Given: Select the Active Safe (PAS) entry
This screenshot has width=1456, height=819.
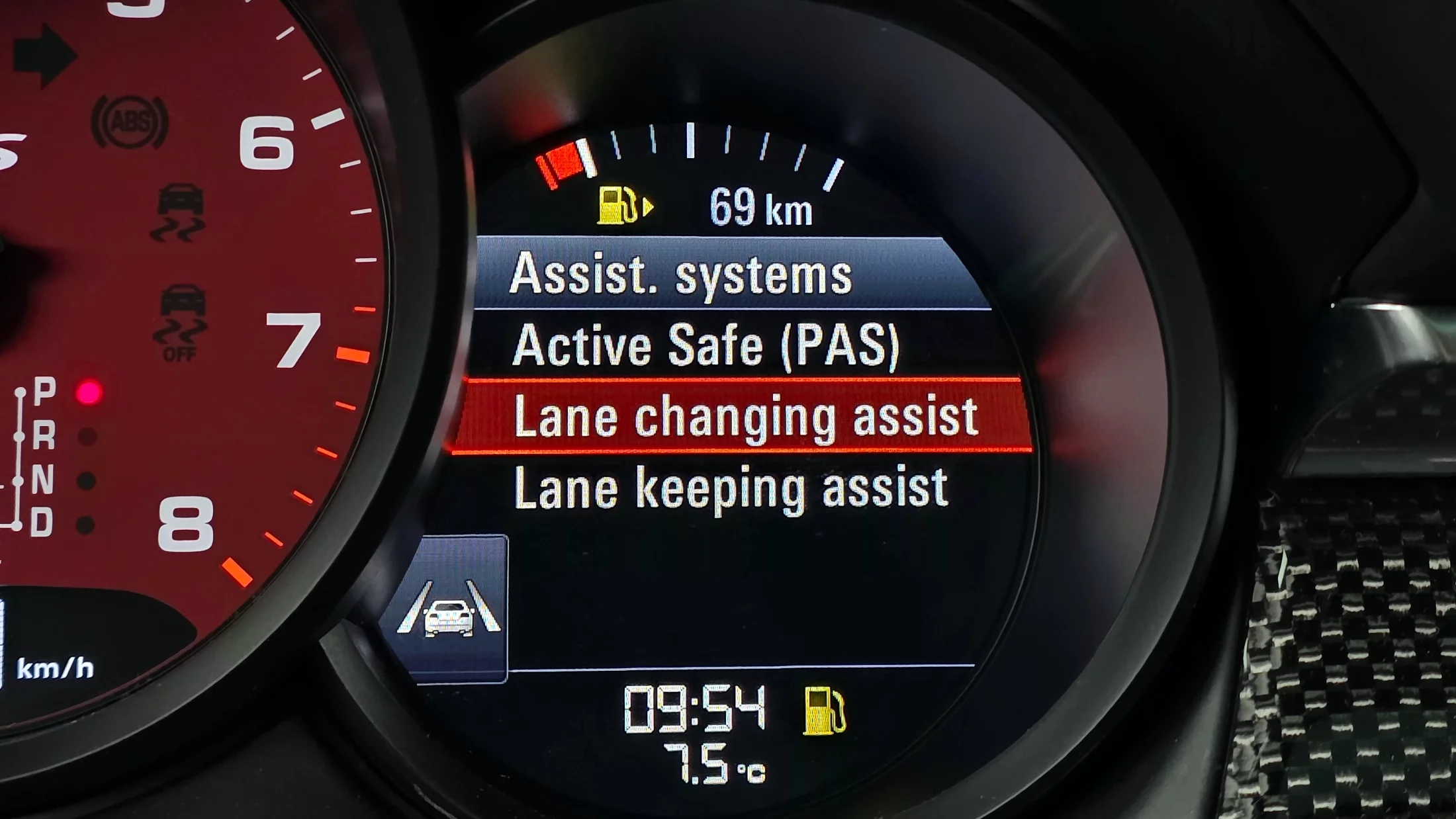Looking at the screenshot, I should tap(705, 345).
